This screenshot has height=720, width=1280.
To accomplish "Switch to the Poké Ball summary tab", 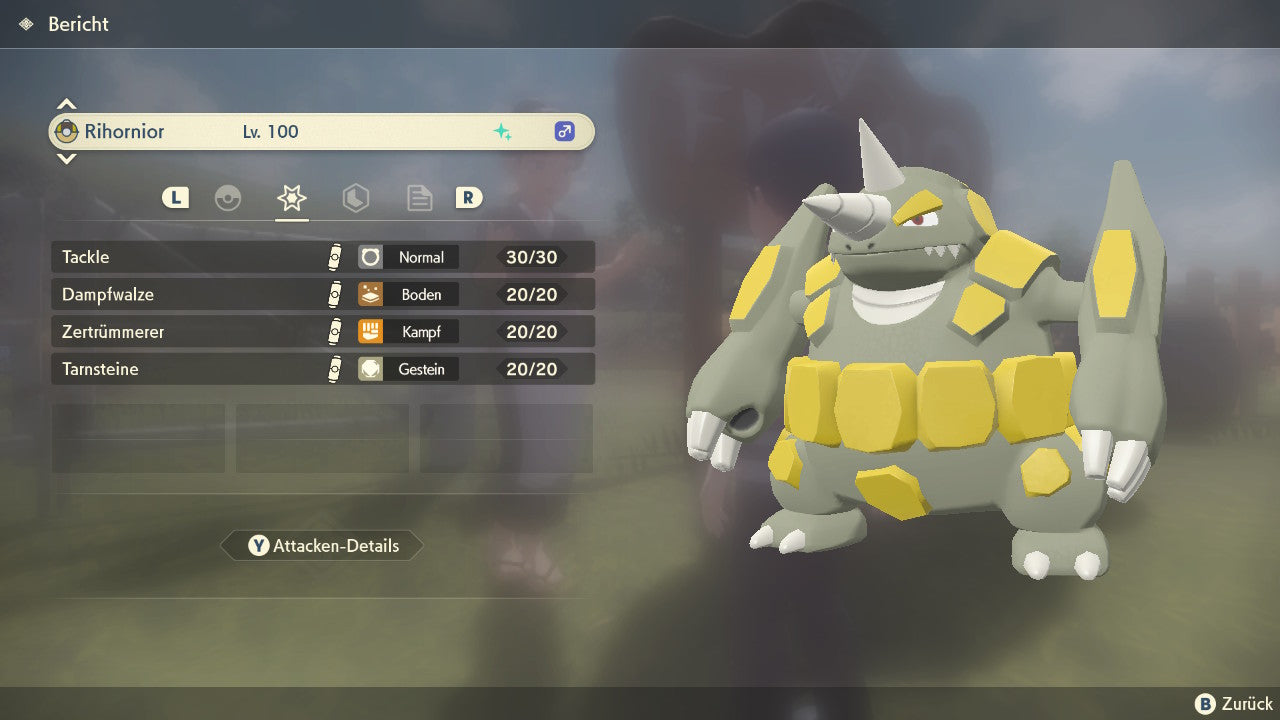I will click(228, 198).
